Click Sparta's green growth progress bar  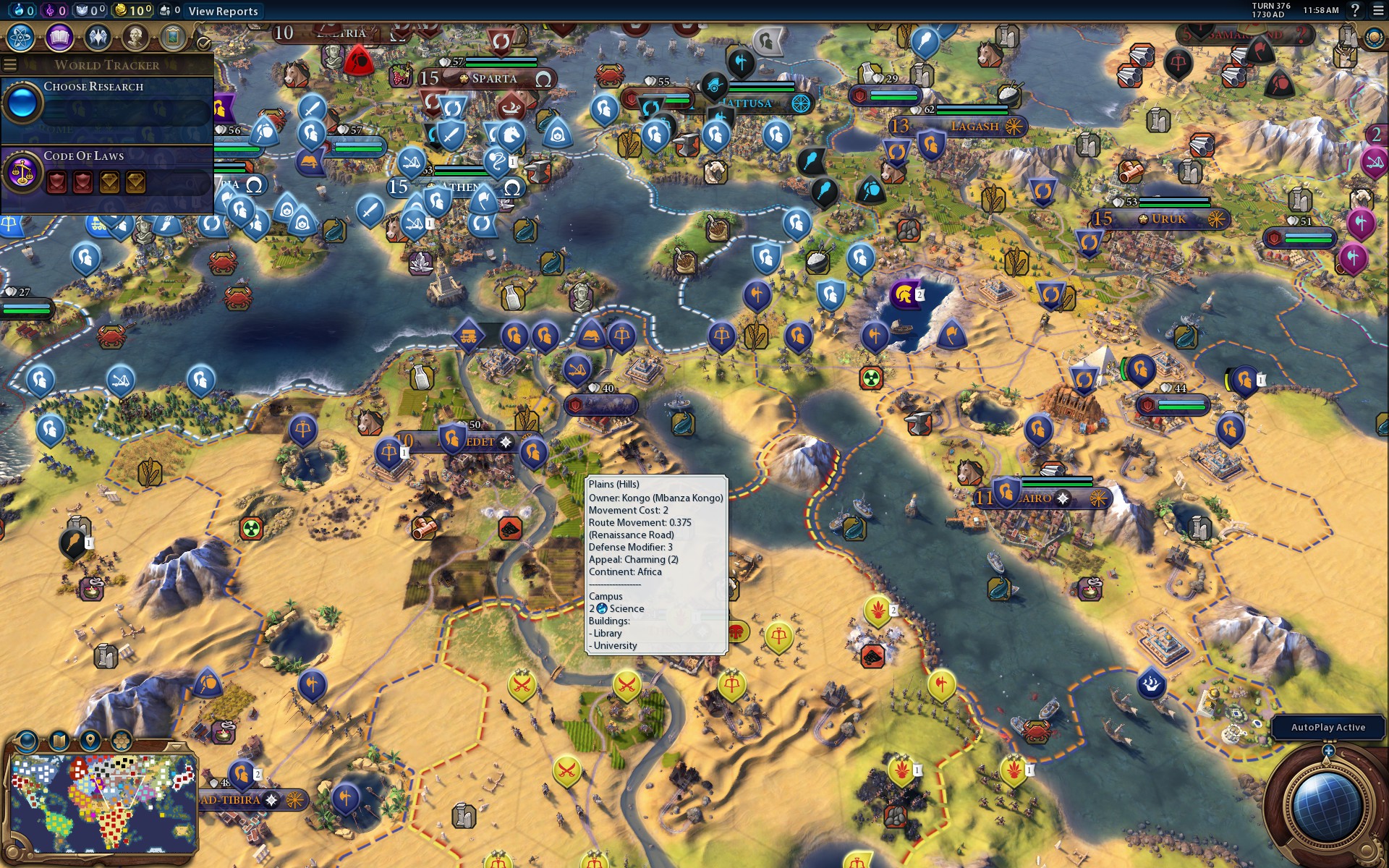(501, 65)
